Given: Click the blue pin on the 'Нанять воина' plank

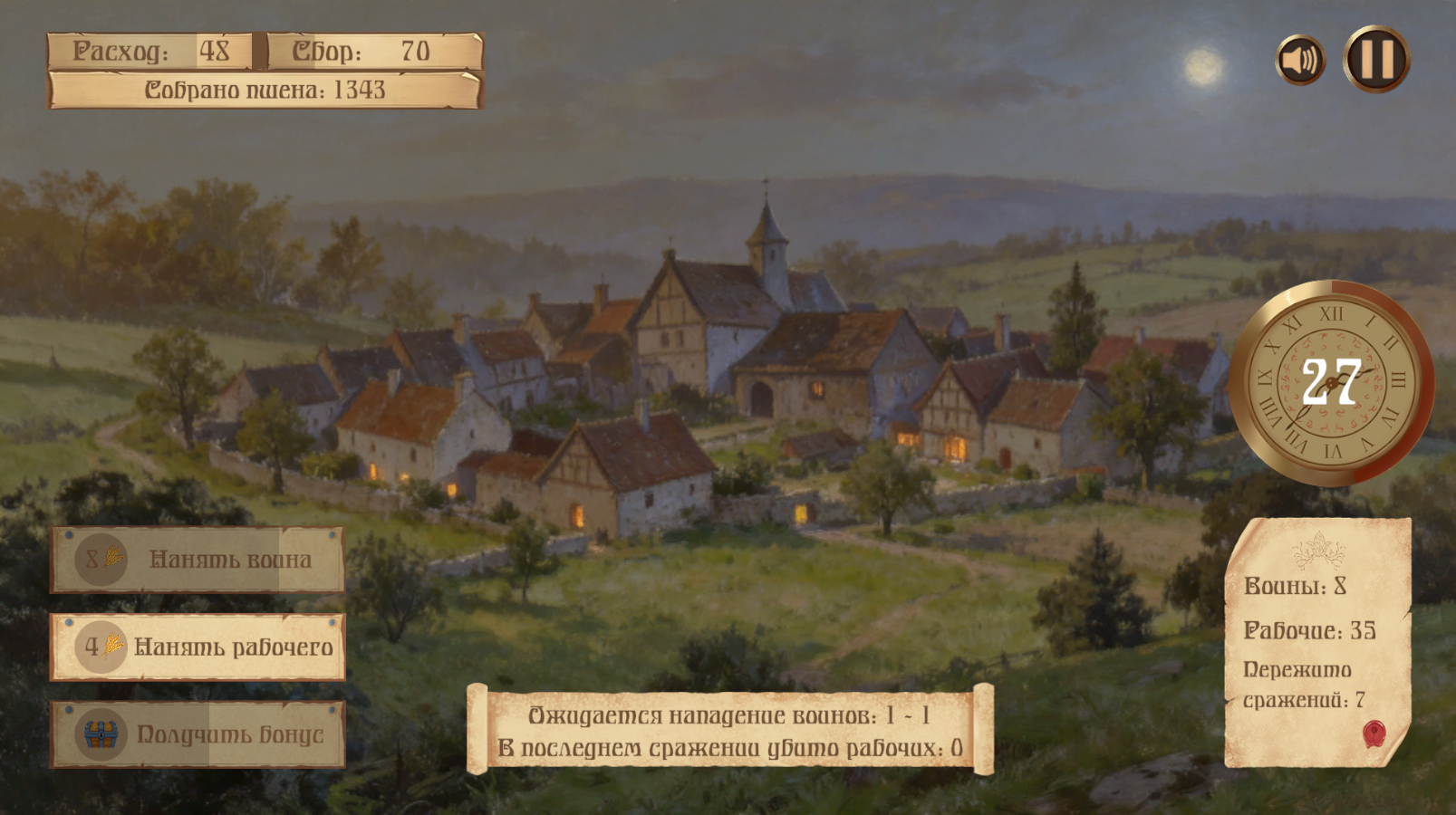Looking at the screenshot, I should point(71,536).
